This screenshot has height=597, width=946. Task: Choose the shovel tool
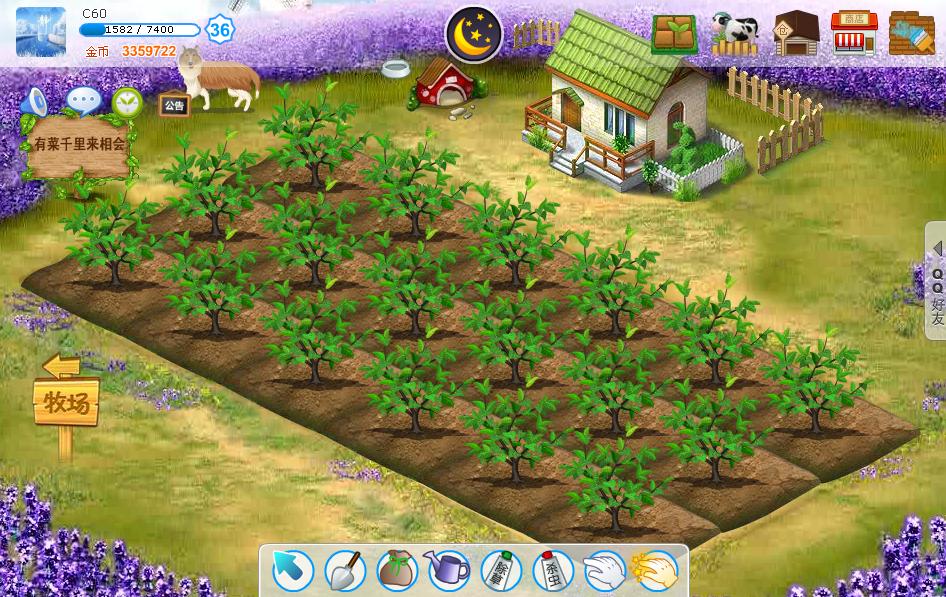point(345,571)
